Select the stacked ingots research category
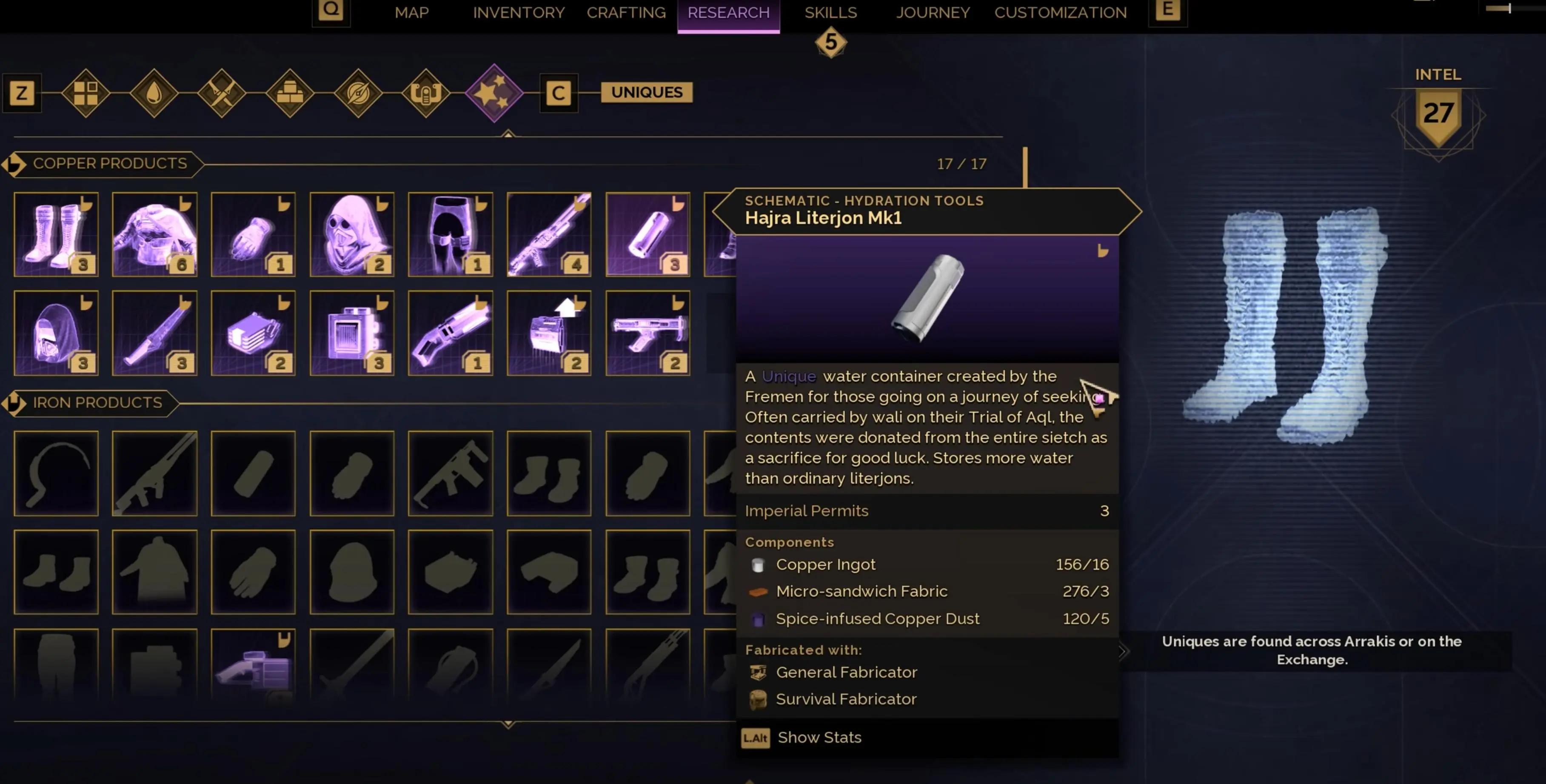Screen dimensions: 1546x784 coord(290,93)
